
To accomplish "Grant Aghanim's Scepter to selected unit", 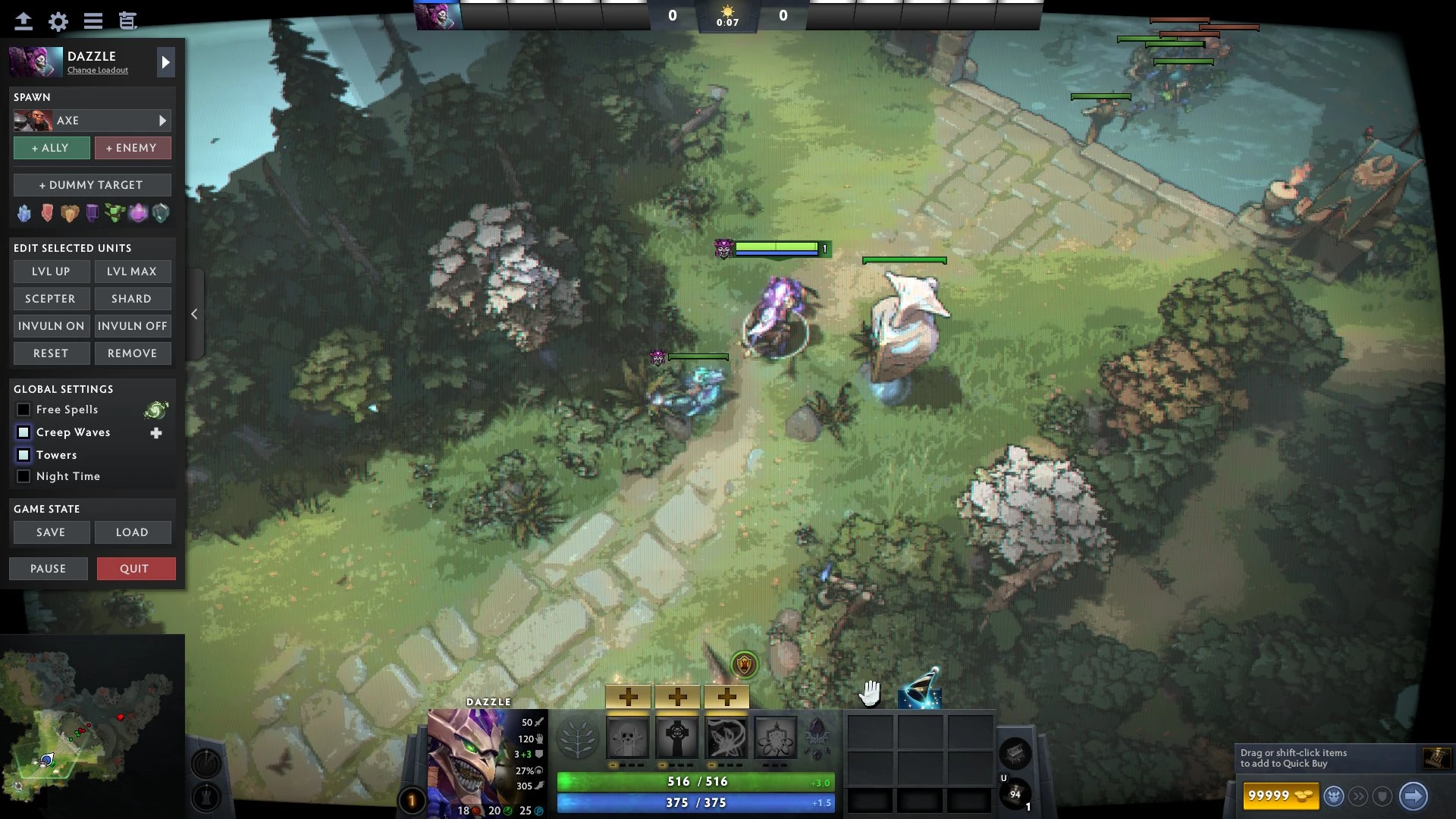I will pos(52,299).
